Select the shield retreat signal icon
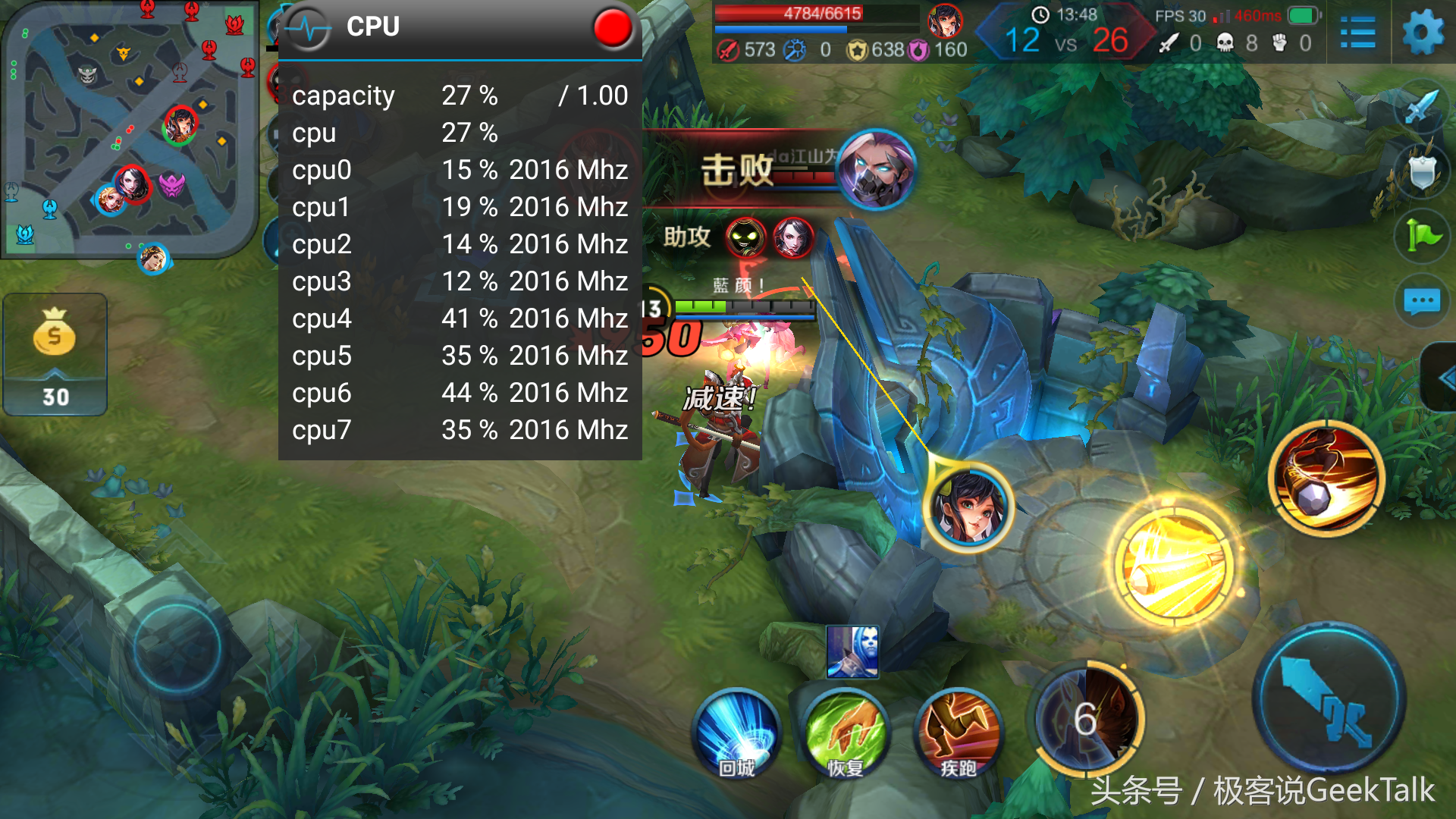Screen dimensions: 1456x819 1422,173
